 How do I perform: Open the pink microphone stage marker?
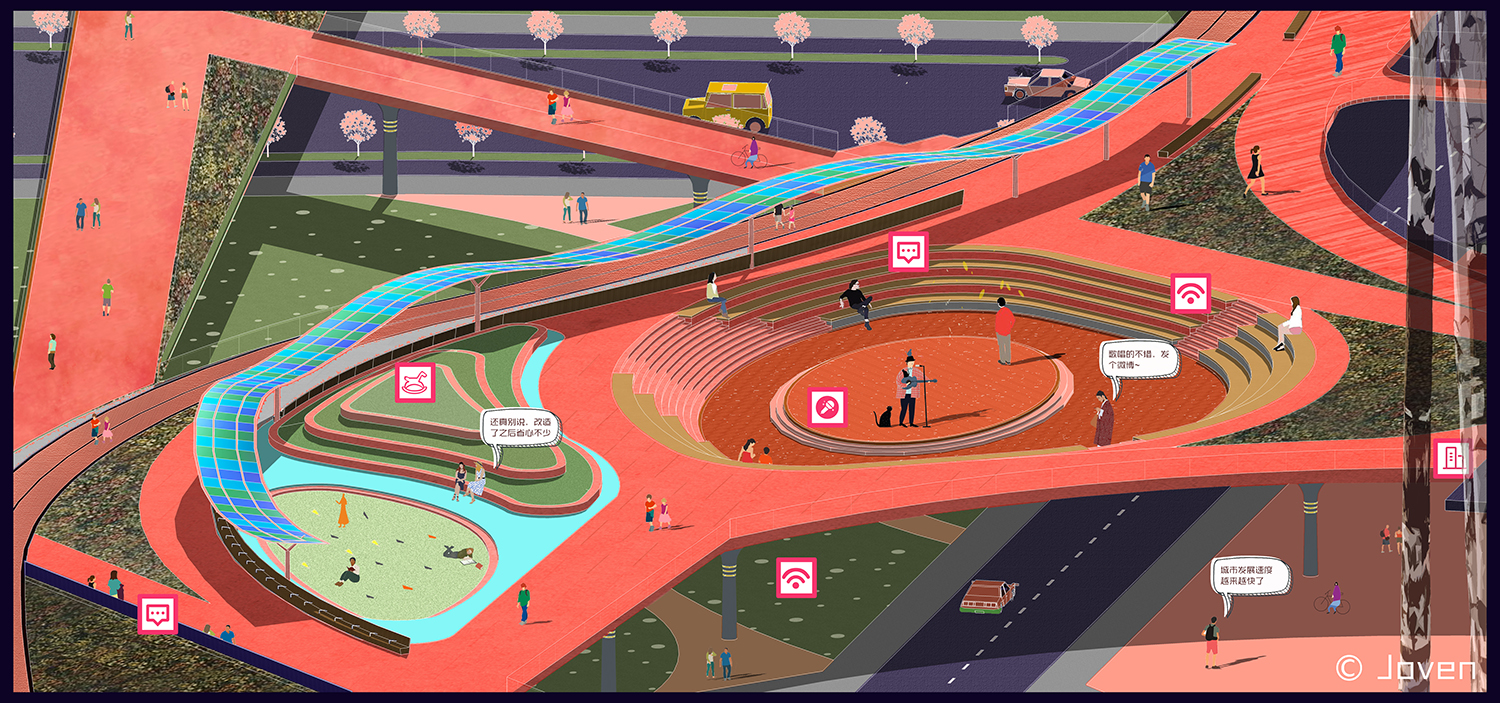[x=828, y=407]
